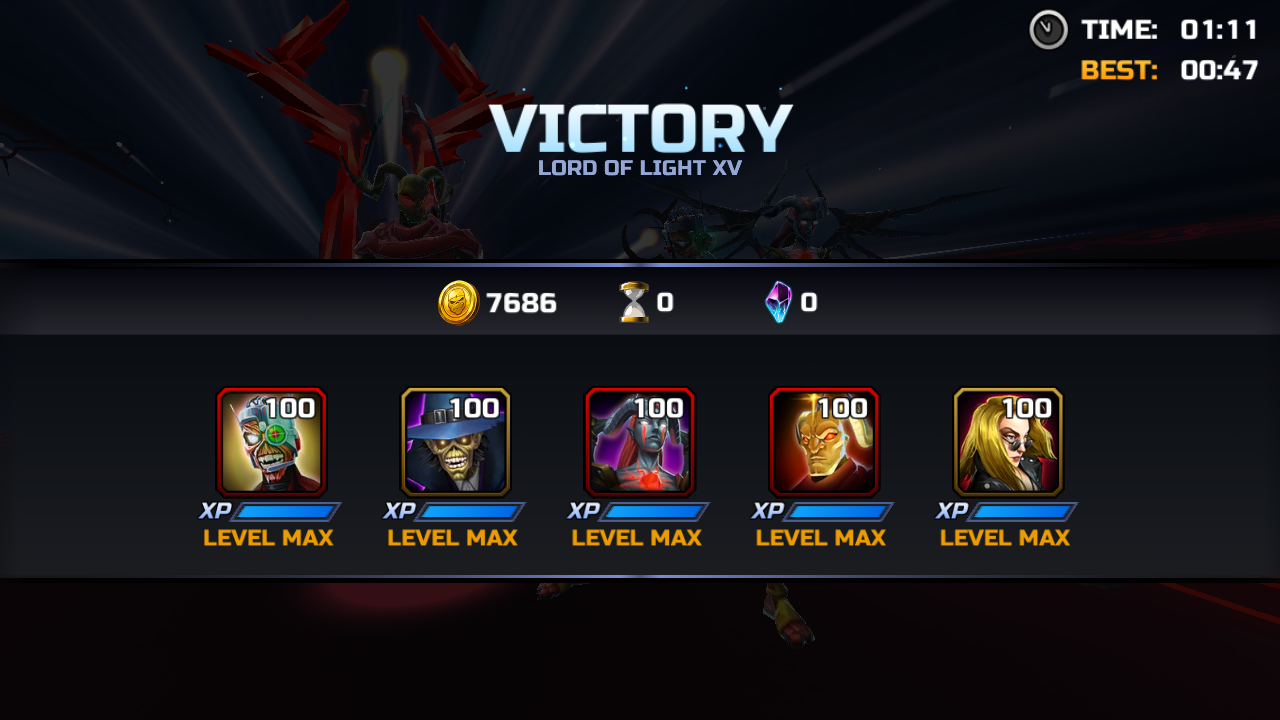Click the blue-skinned horned character portrait

(640, 441)
